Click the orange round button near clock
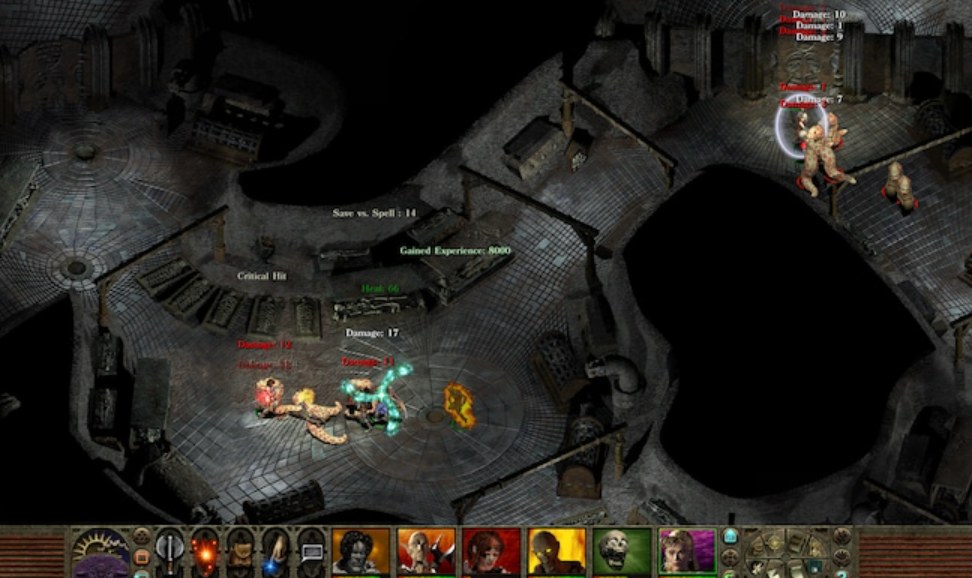This screenshot has height=578, width=972. (141, 555)
